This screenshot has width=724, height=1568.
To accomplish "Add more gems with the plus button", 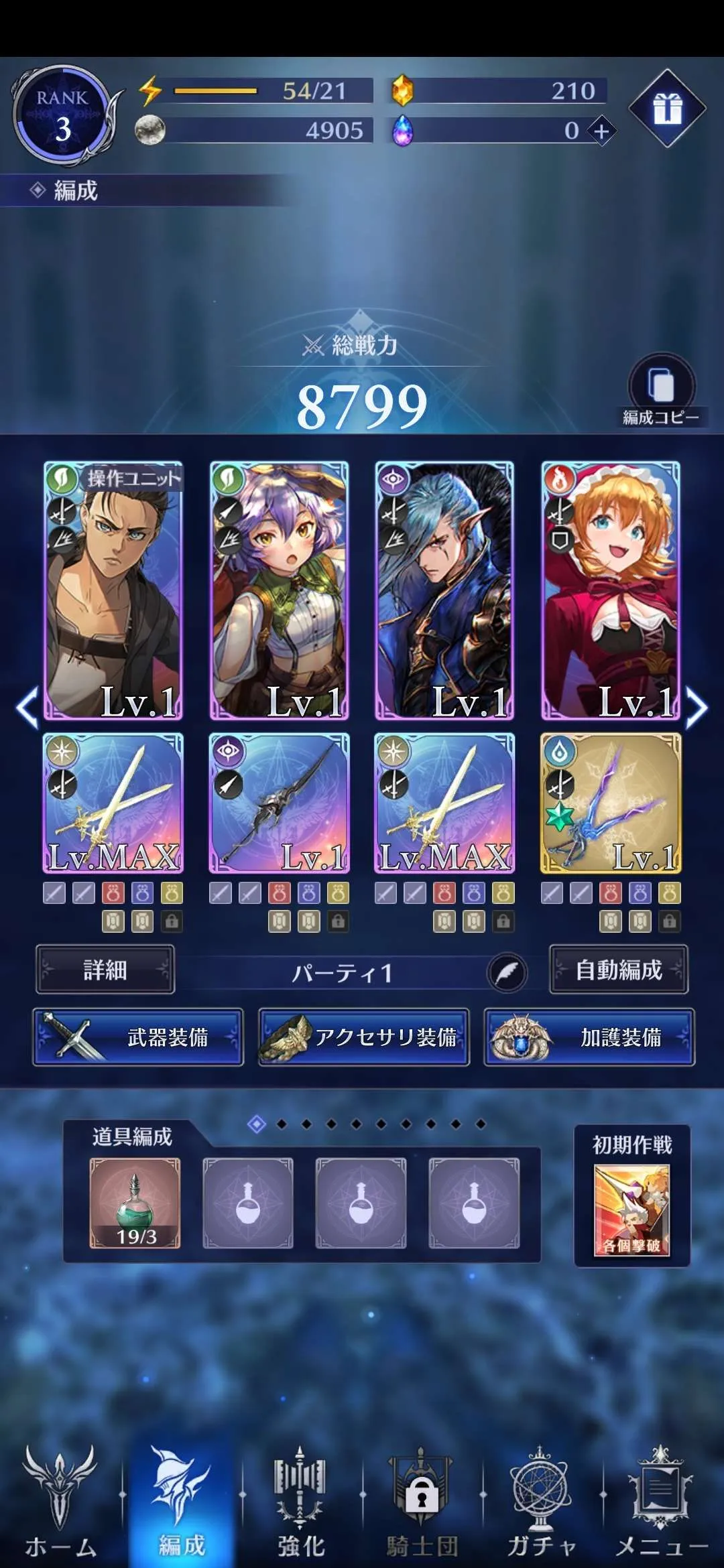I will [x=601, y=131].
